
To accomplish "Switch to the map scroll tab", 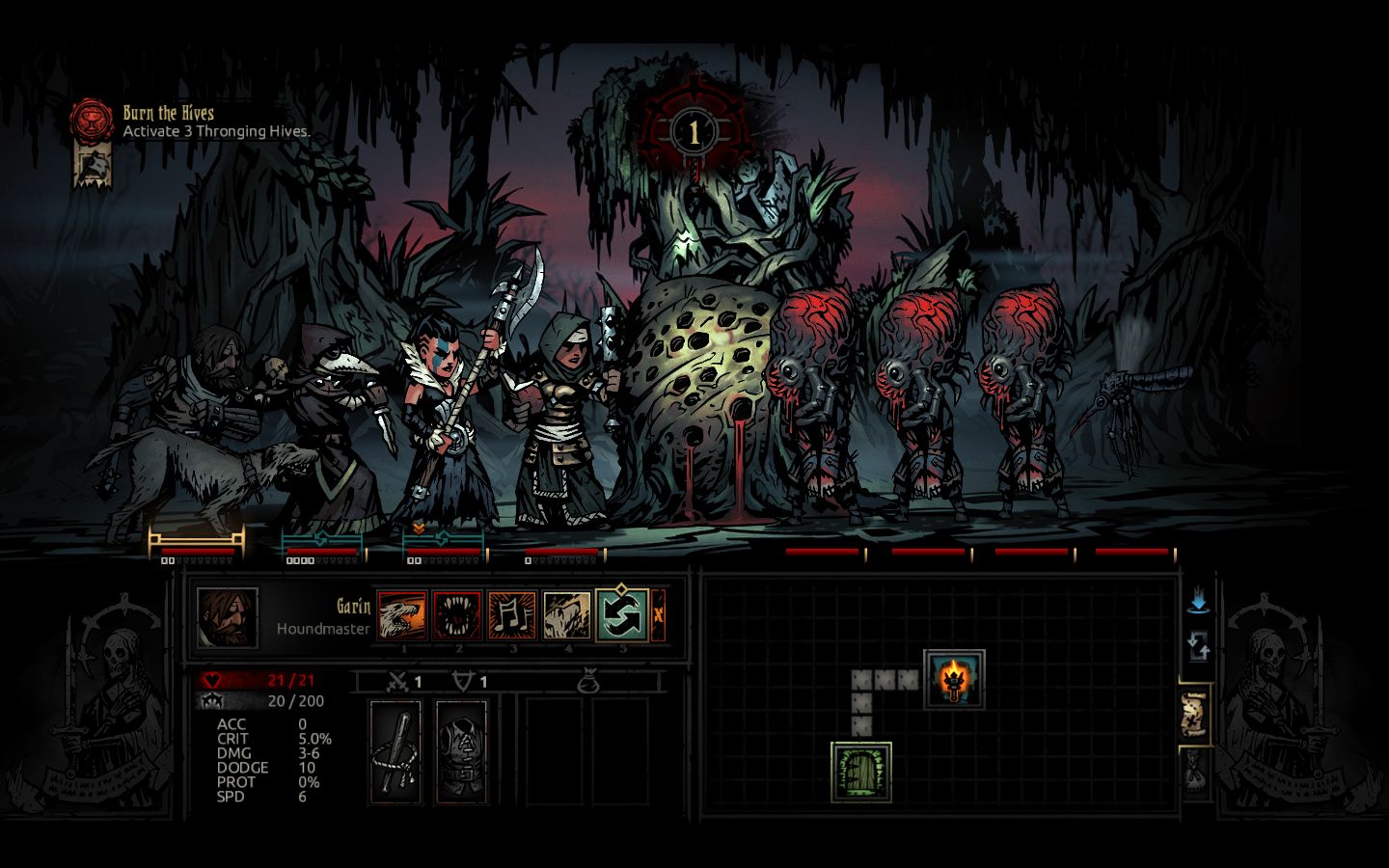I will coord(1195,716).
